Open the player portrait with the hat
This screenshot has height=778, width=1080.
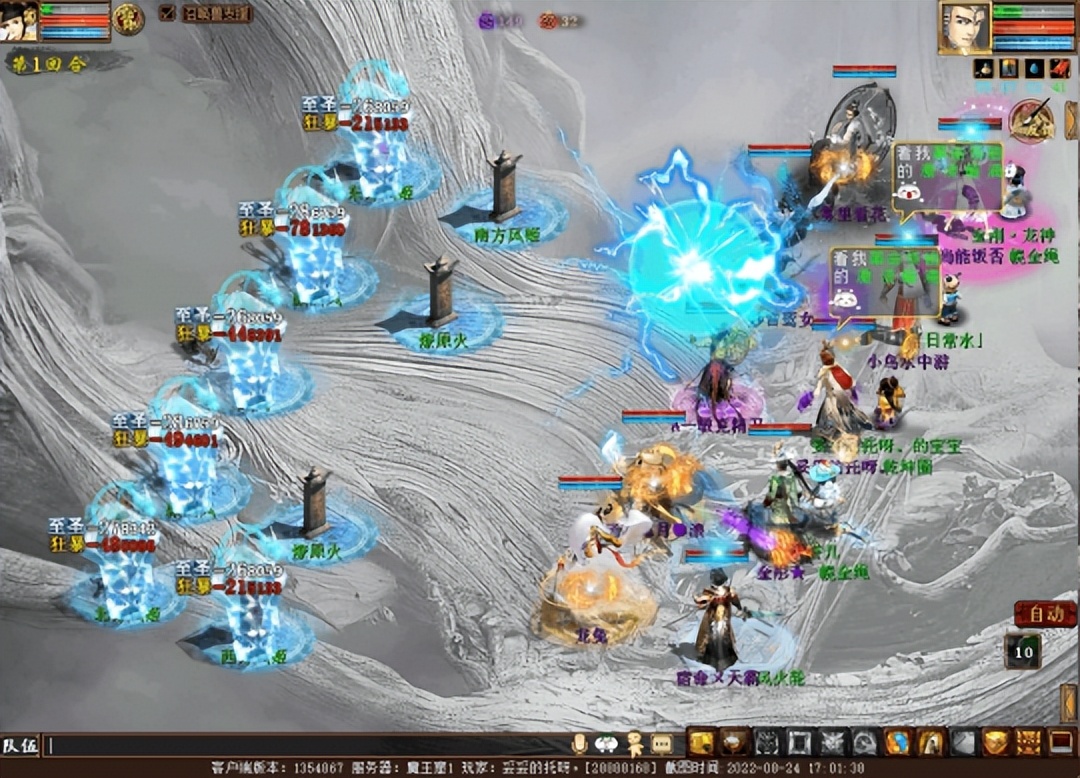pos(19,20)
